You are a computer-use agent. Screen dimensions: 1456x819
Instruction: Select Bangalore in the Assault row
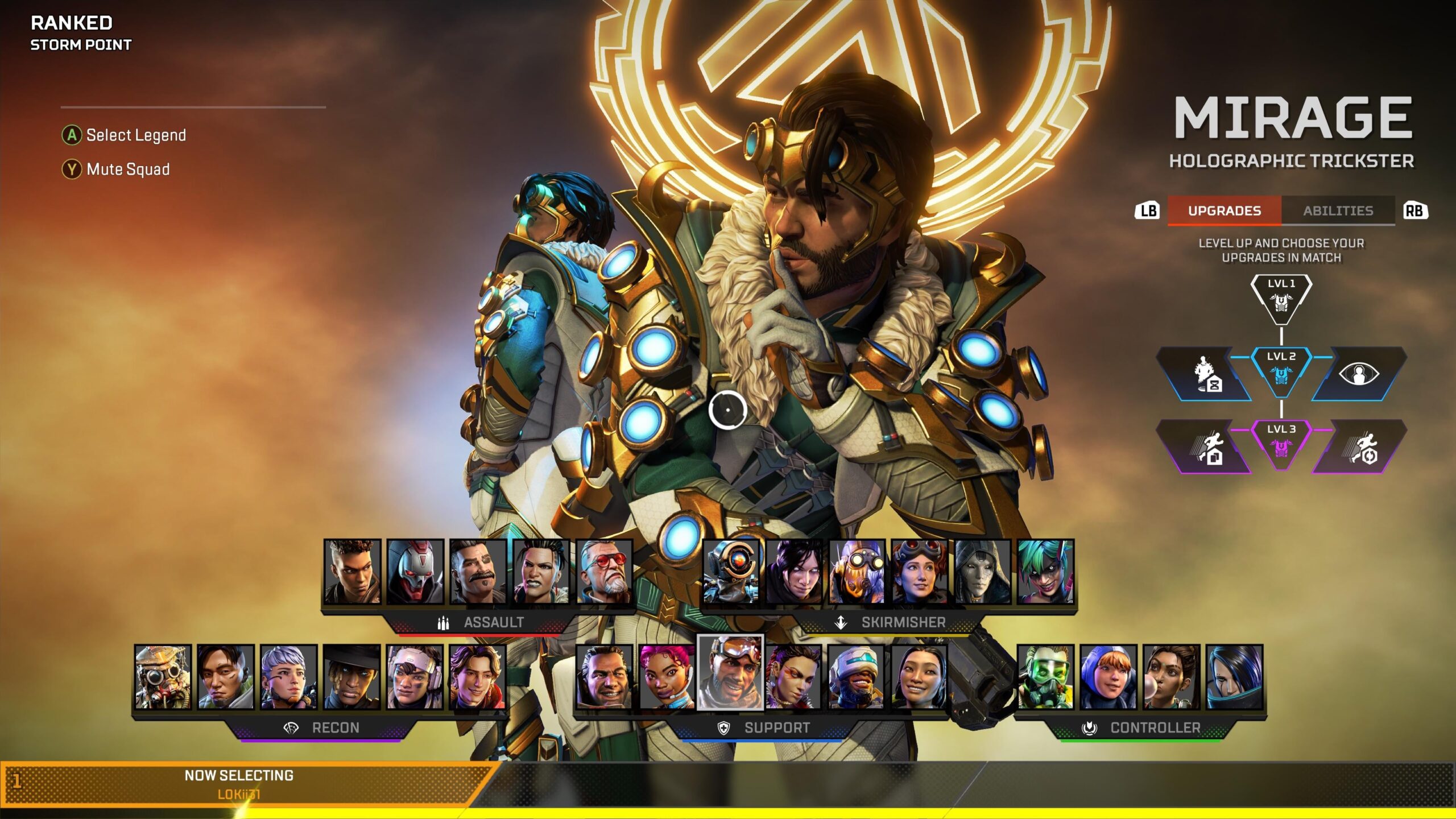click(352, 571)
